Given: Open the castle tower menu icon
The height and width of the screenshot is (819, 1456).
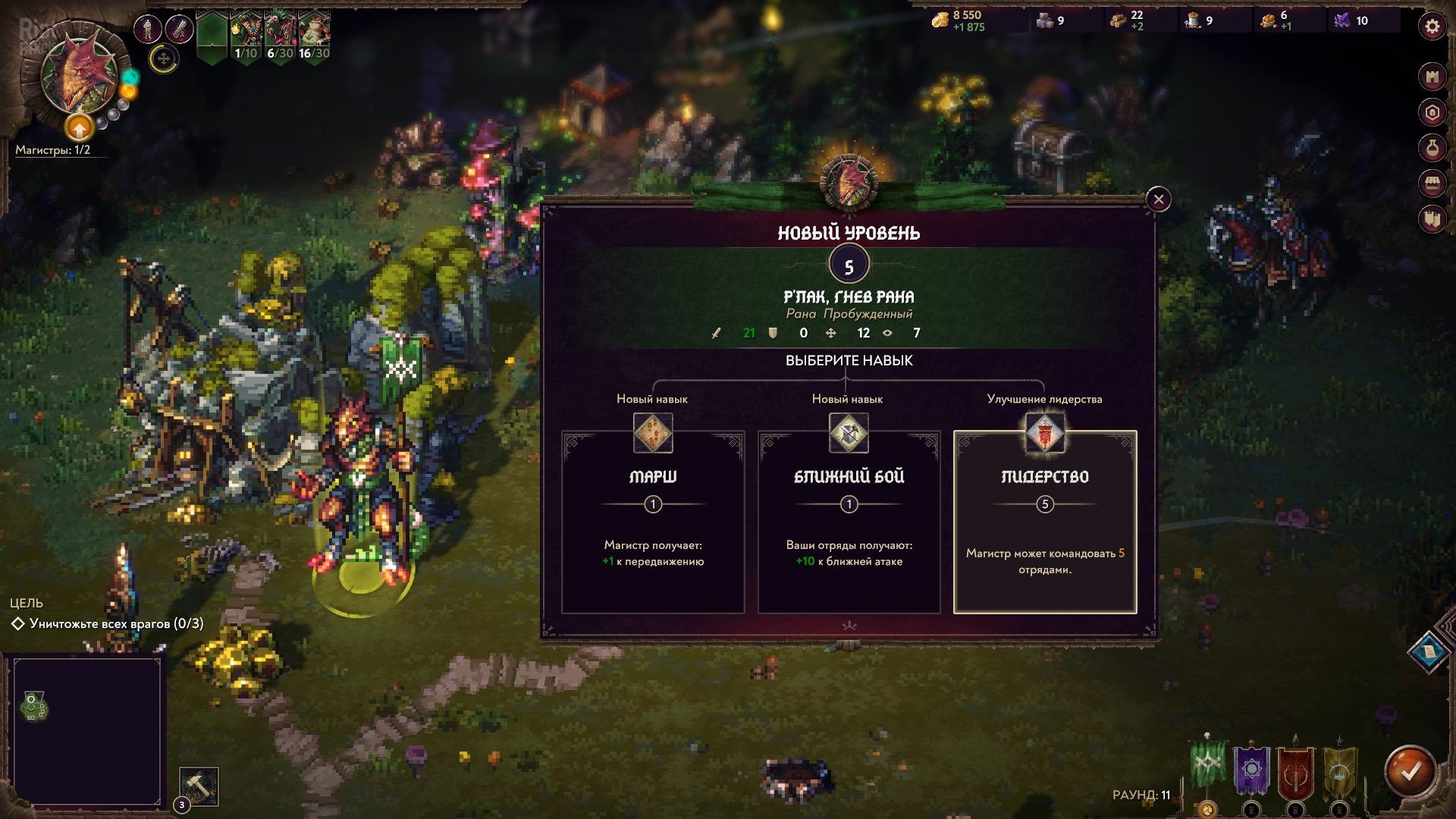Looking at the screenshot, I should 1432,77.
